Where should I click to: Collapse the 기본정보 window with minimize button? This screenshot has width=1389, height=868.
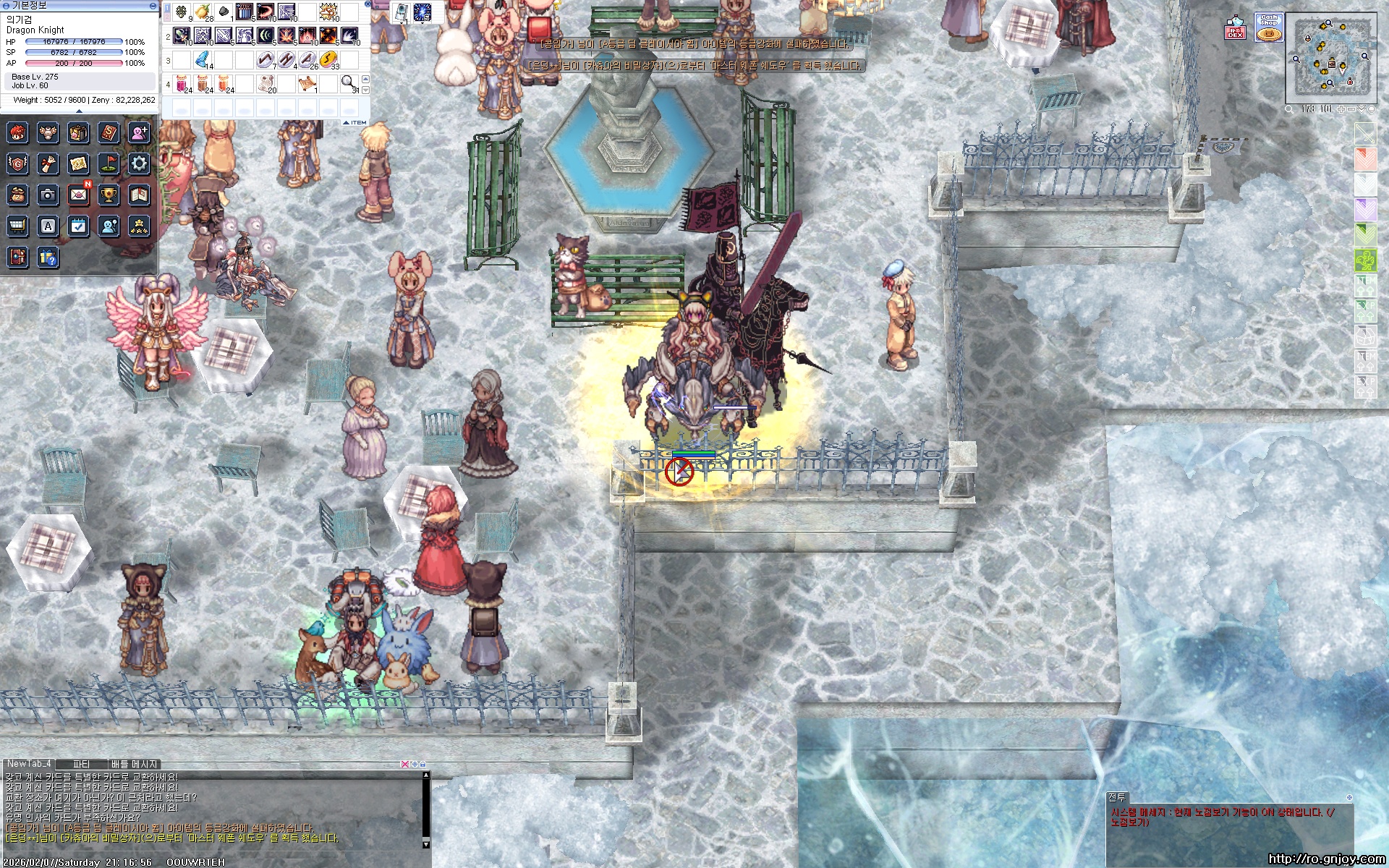click(x=153, y=6)
